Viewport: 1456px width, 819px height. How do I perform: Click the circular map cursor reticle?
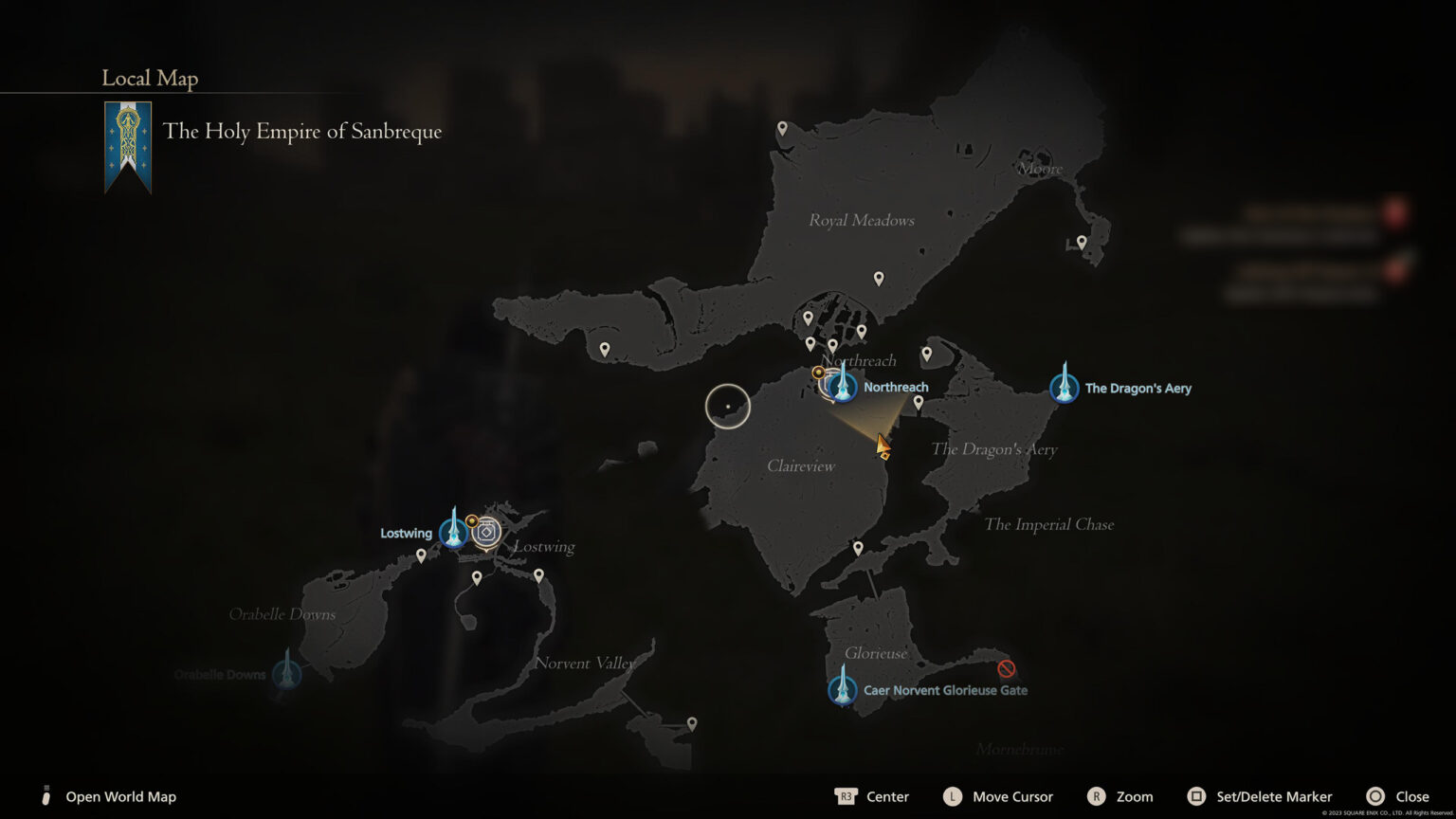click(x=728, y=407)
